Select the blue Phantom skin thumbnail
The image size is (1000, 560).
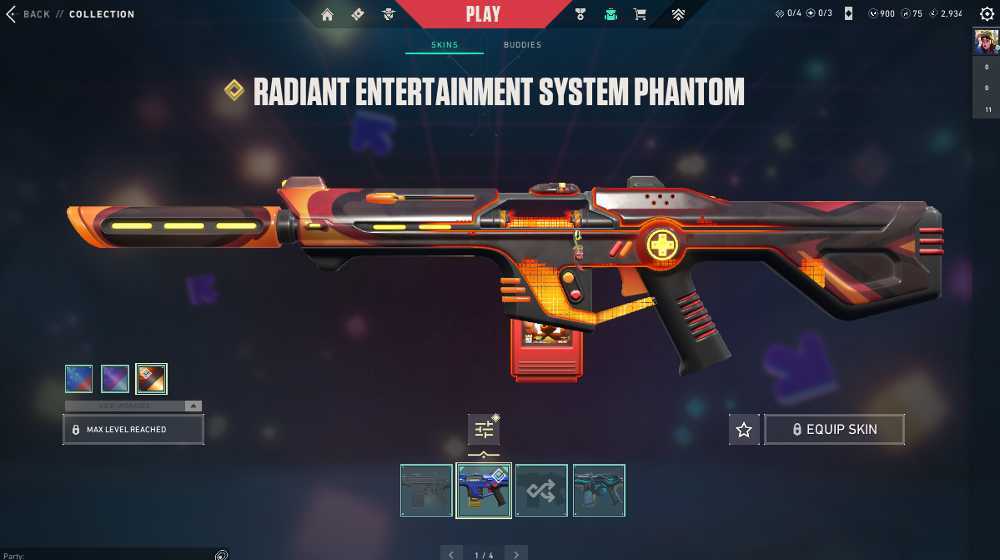(x=484, y=490)
